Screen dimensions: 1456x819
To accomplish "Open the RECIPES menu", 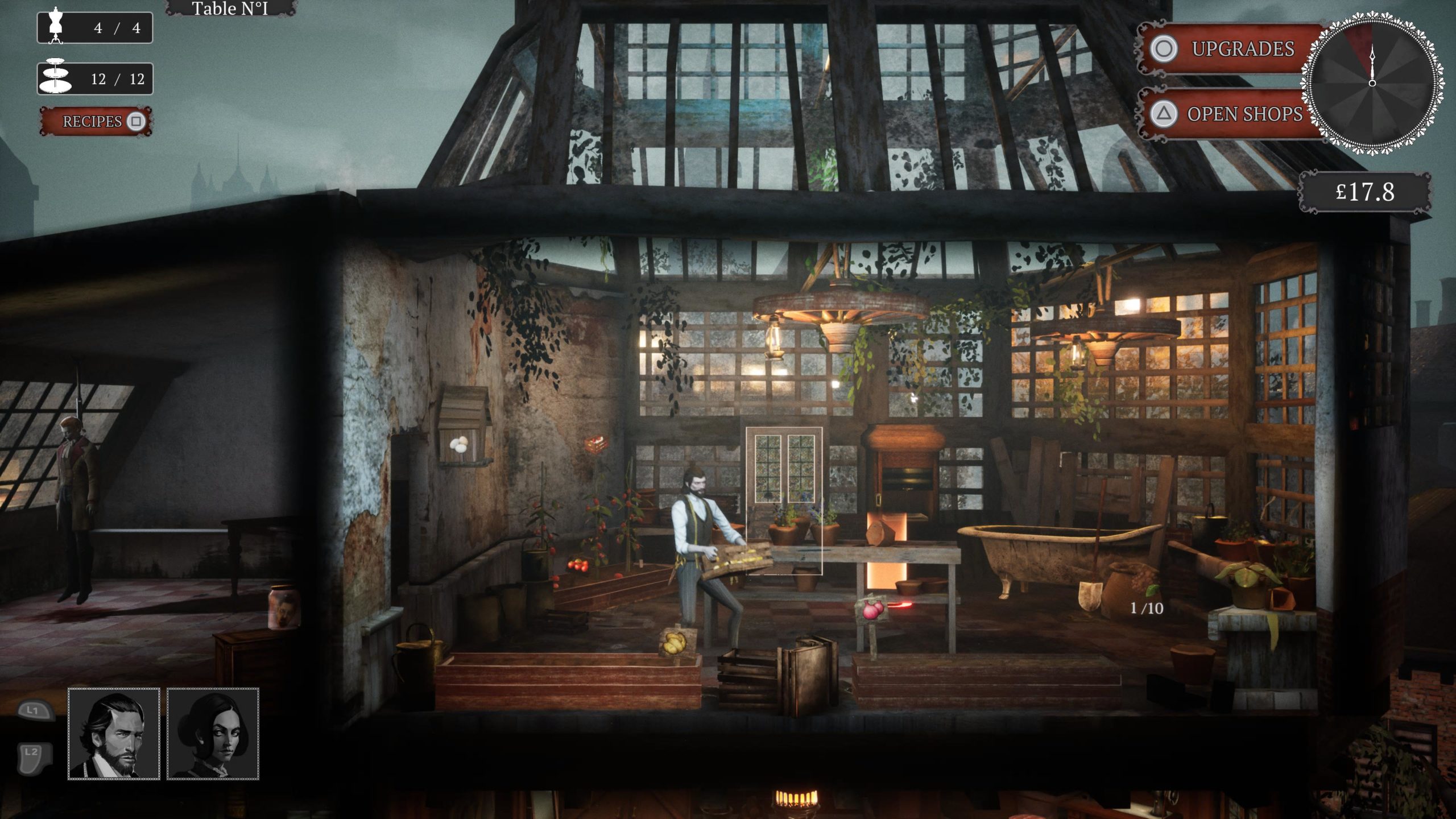I will pos(95,121).
